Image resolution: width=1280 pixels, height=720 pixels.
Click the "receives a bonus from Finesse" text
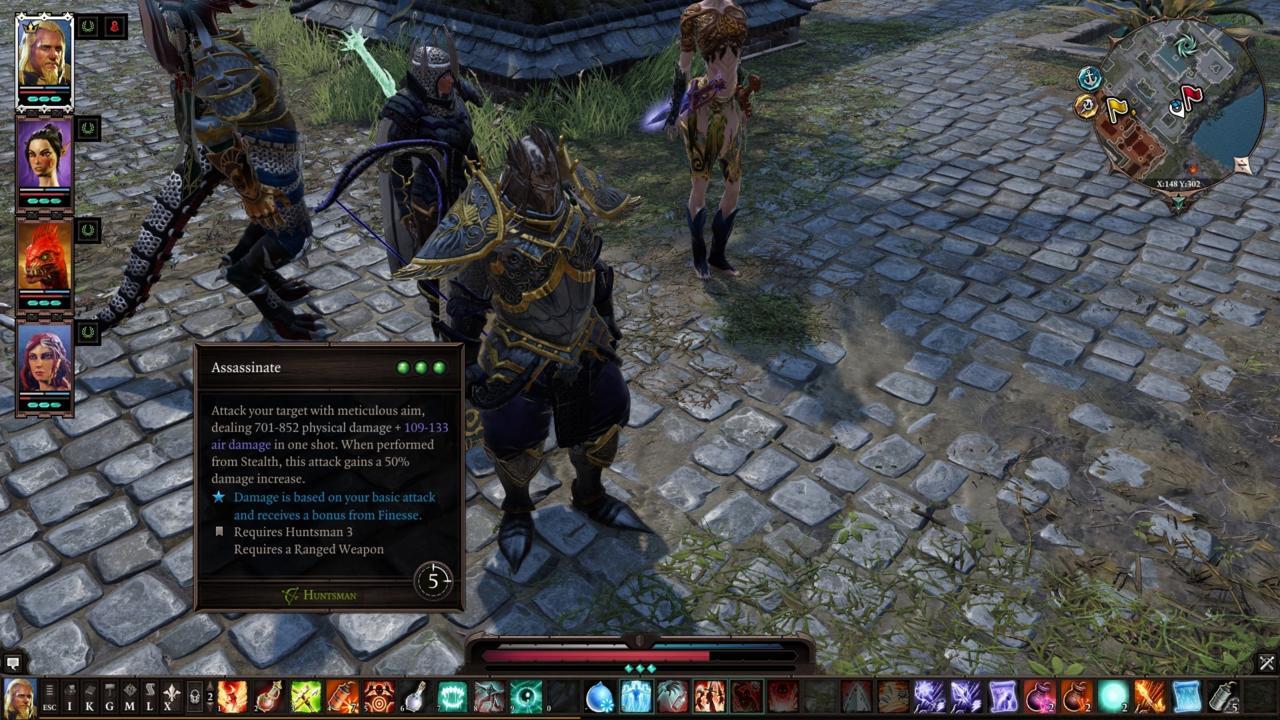pyautogui.click(x=330, y=514)
